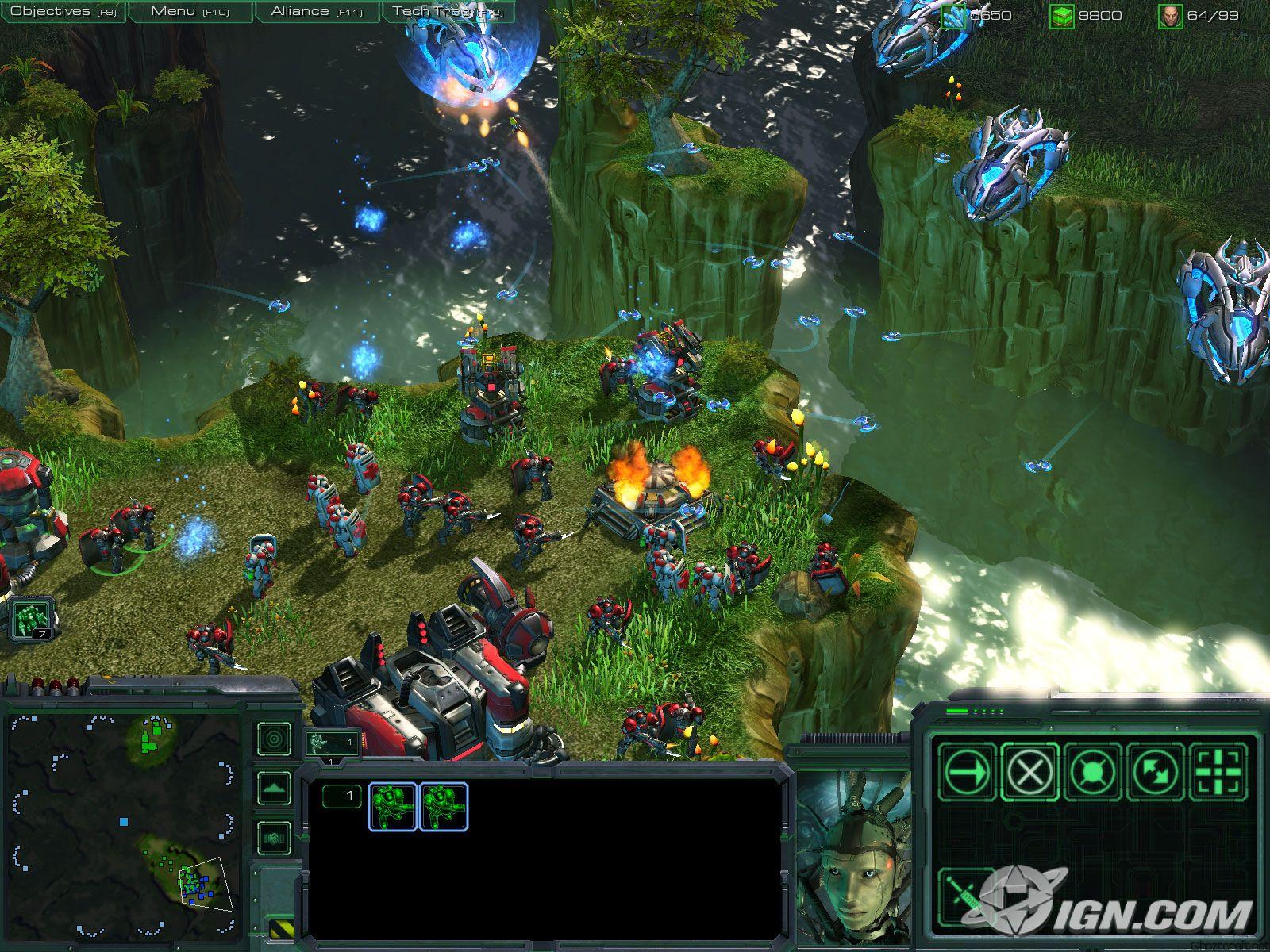Select control group 1 tab
This screenshot has width=1270, height=952.
pyautogui.click(x=331, y=743)
